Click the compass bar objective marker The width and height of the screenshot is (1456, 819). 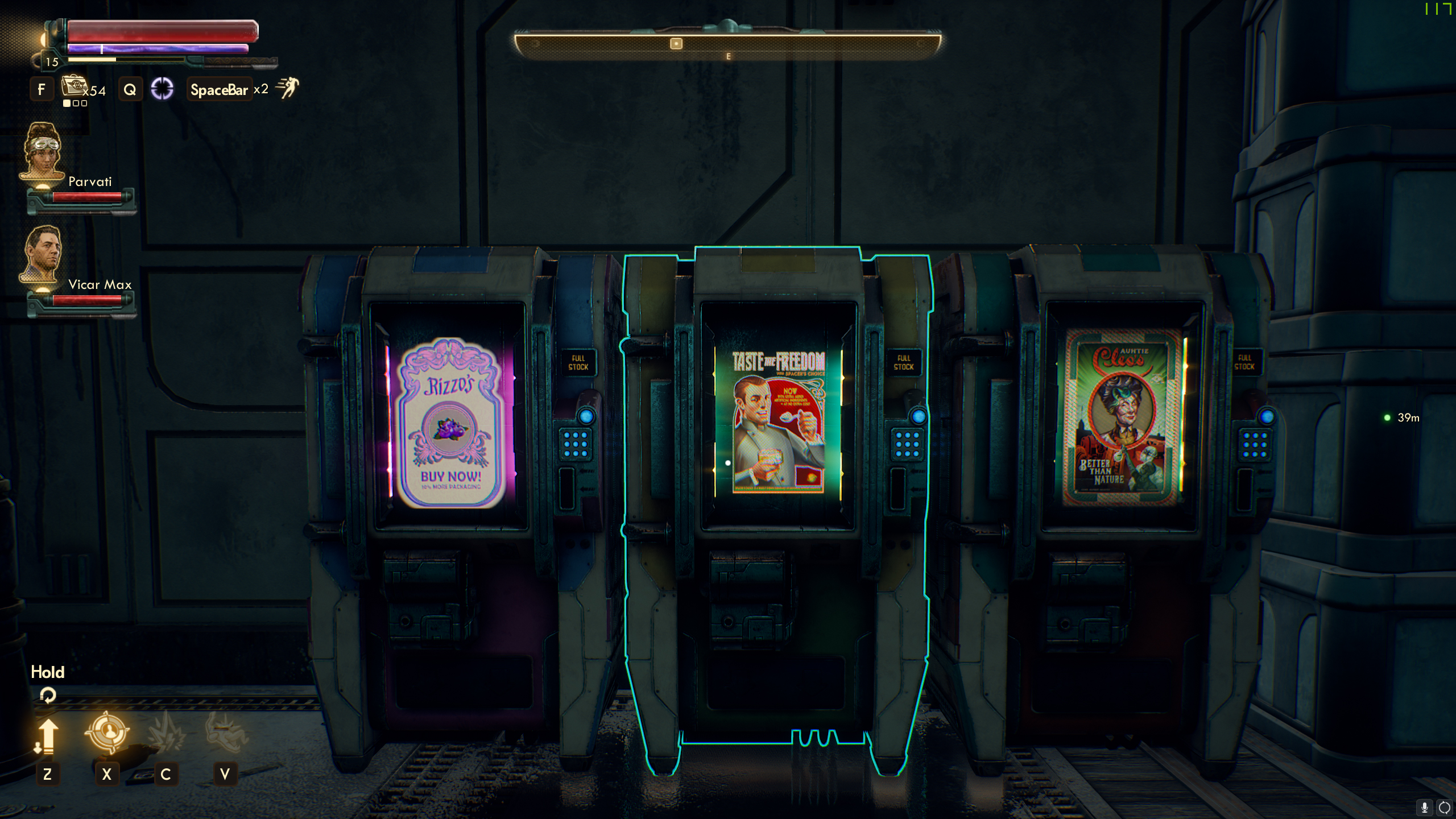point(676,43)
